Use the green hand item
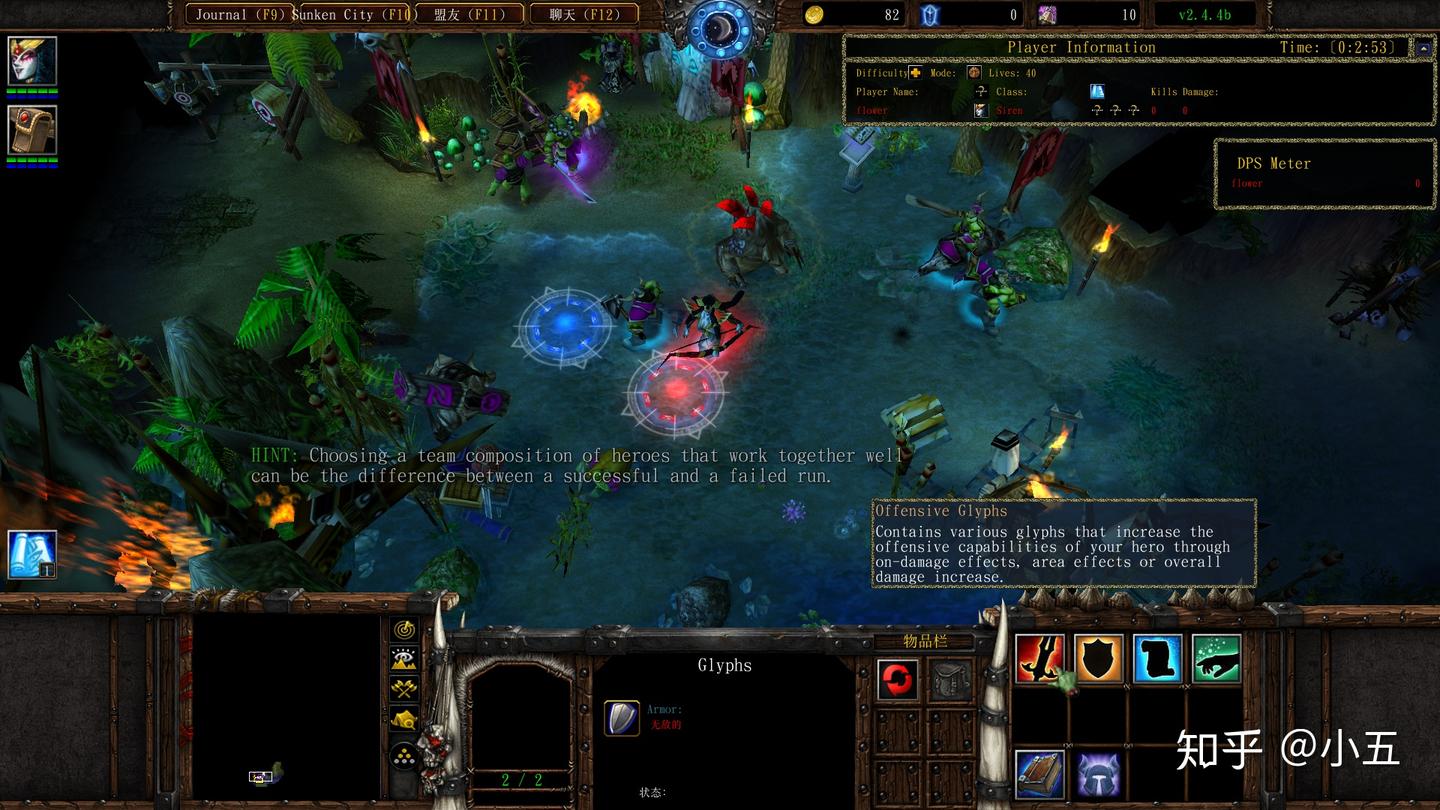Image resolution: width=1440 pixels, height=810 pixels. 1215,658
